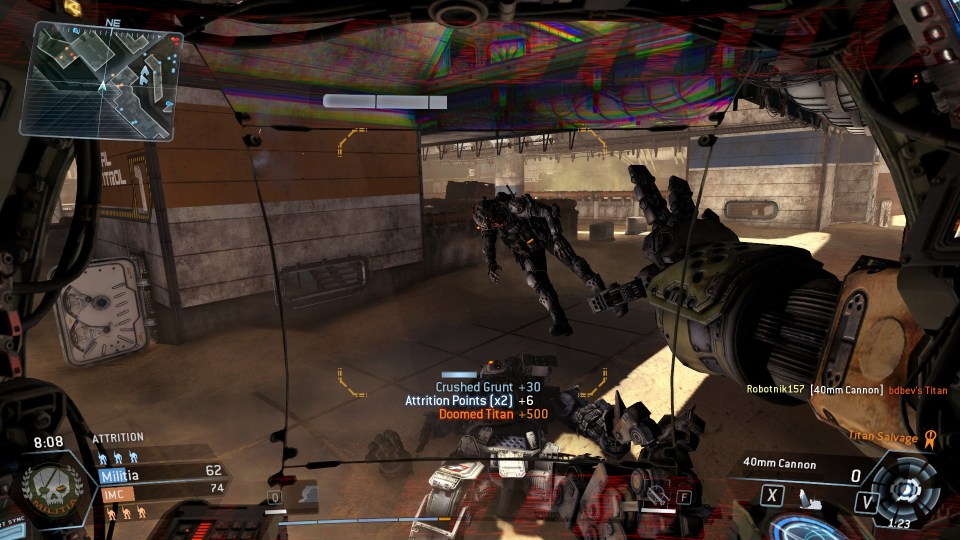960x540 pixels.
Task: Activate the tactical ability icon beside Q
Action: [x=305, y=492]
